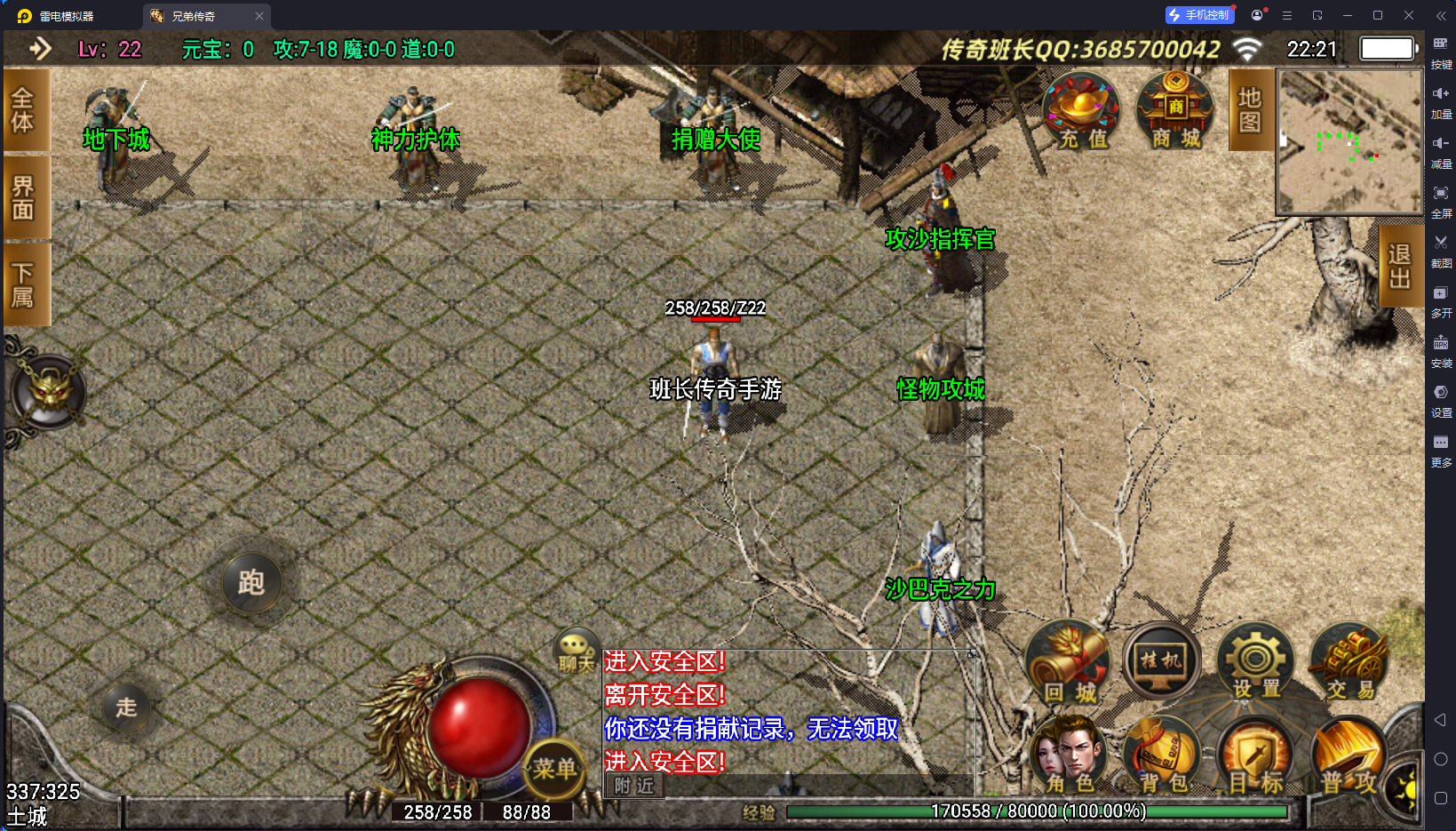Select the 下属 tab
The width and height of the screenshot is (1456, 831).
click(x=24, y=284)
